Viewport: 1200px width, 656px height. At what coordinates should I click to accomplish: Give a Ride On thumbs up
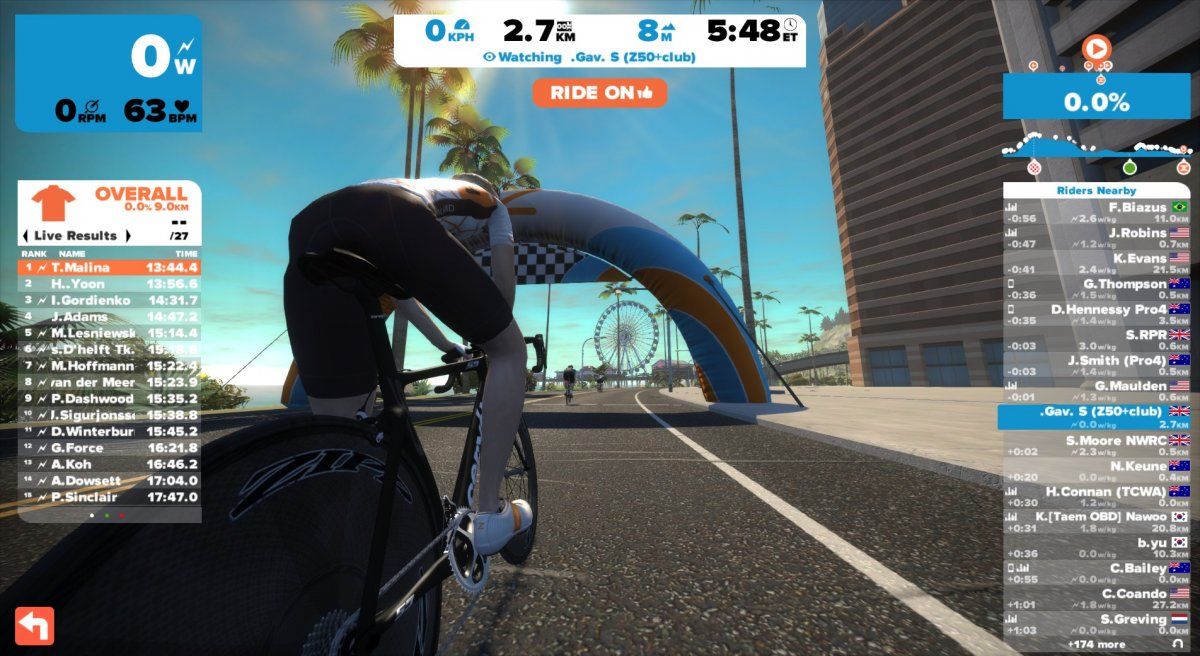(x=600, y=93)
